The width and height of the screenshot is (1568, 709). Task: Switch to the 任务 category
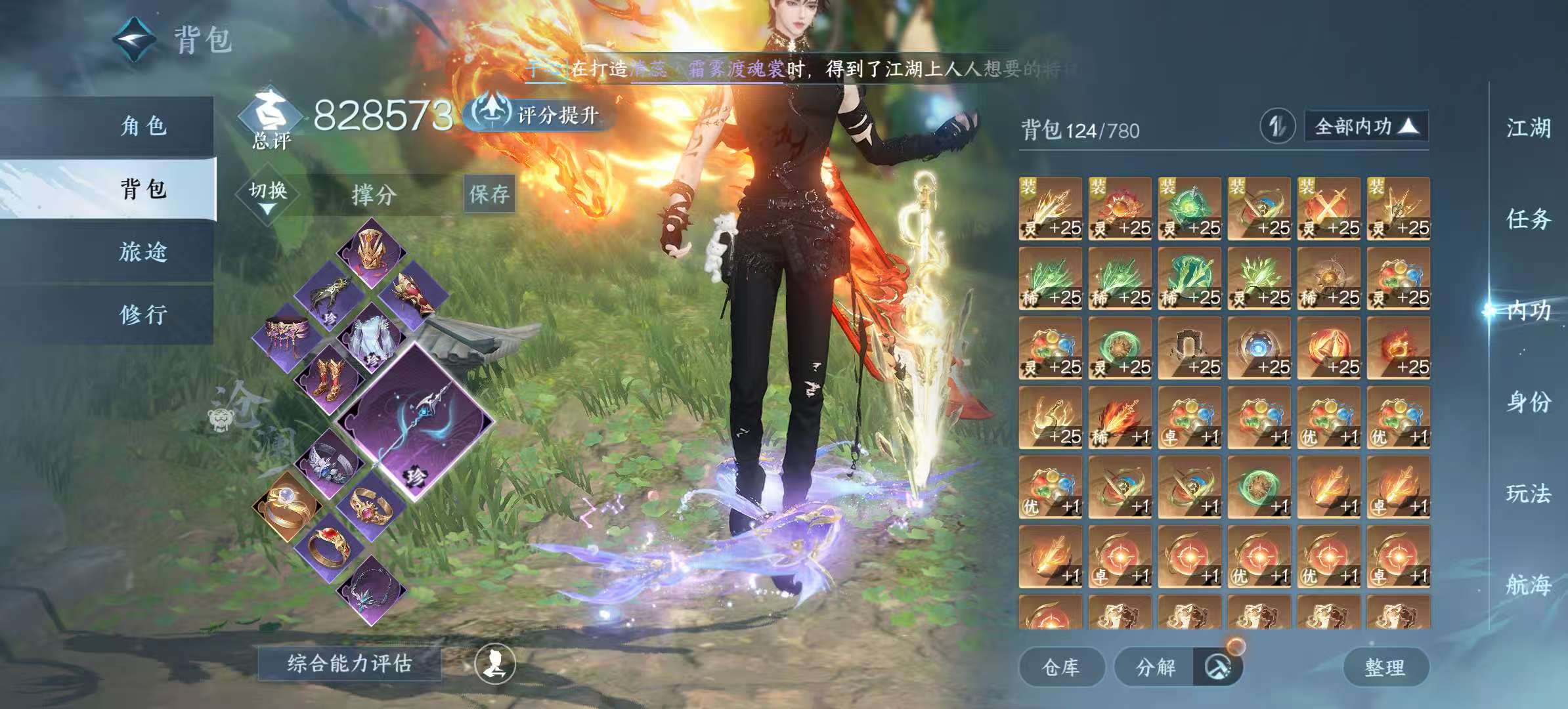coord(1528,219)
